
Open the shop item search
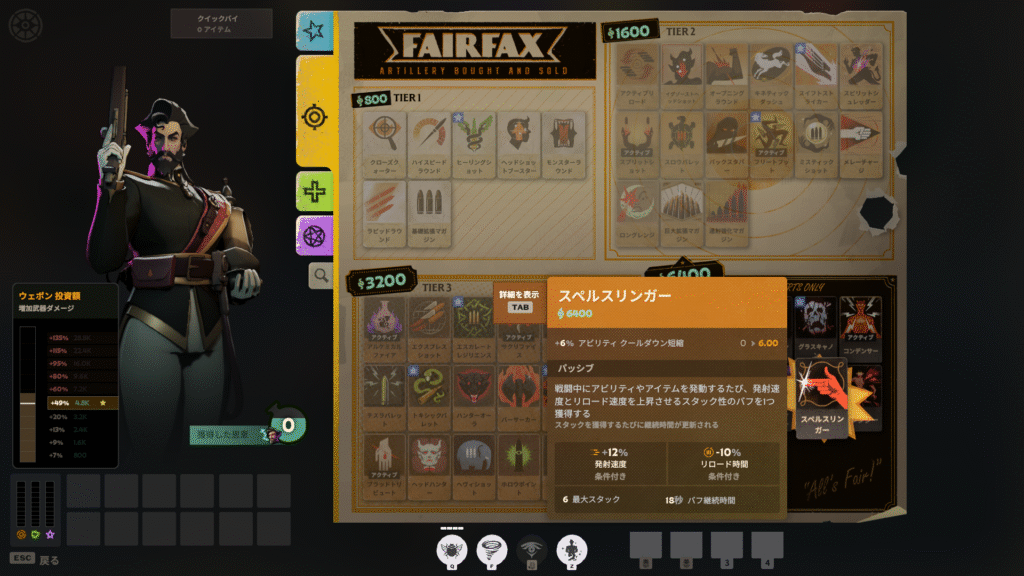point(320,275)
